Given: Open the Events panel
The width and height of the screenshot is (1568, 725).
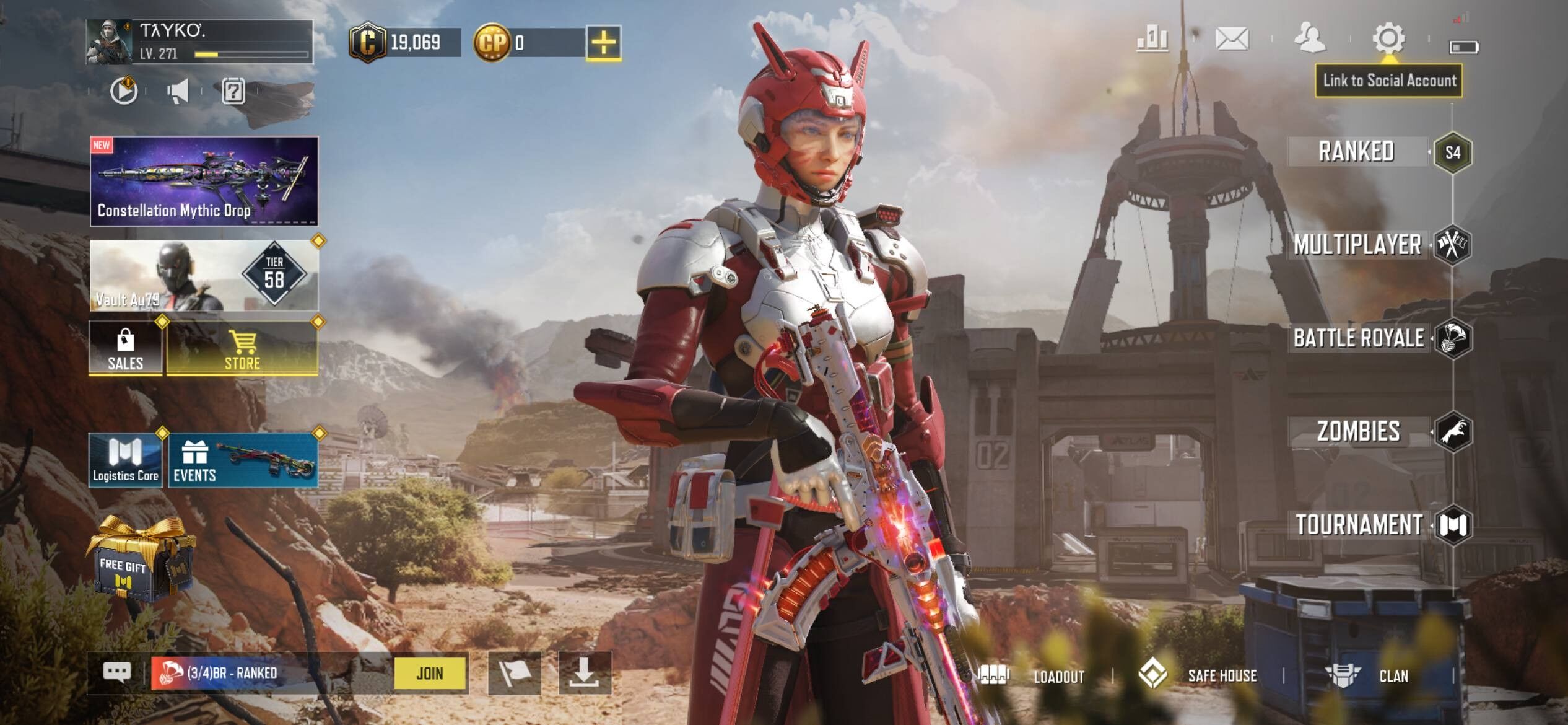Looking at the screenshot, I should tap(243, 461).
